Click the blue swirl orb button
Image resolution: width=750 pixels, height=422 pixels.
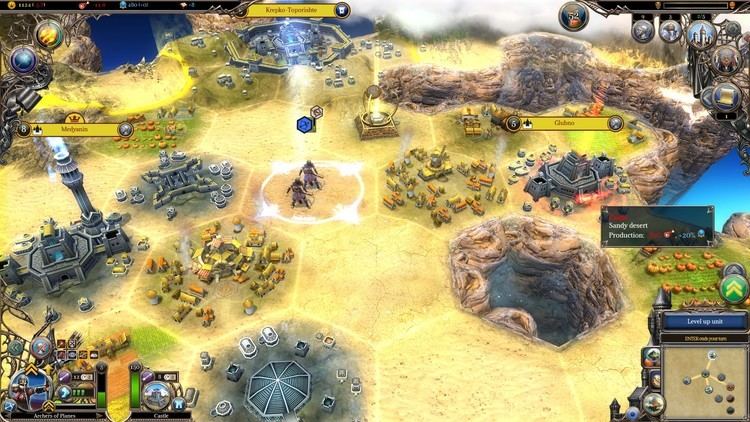[x=22, y=59]
